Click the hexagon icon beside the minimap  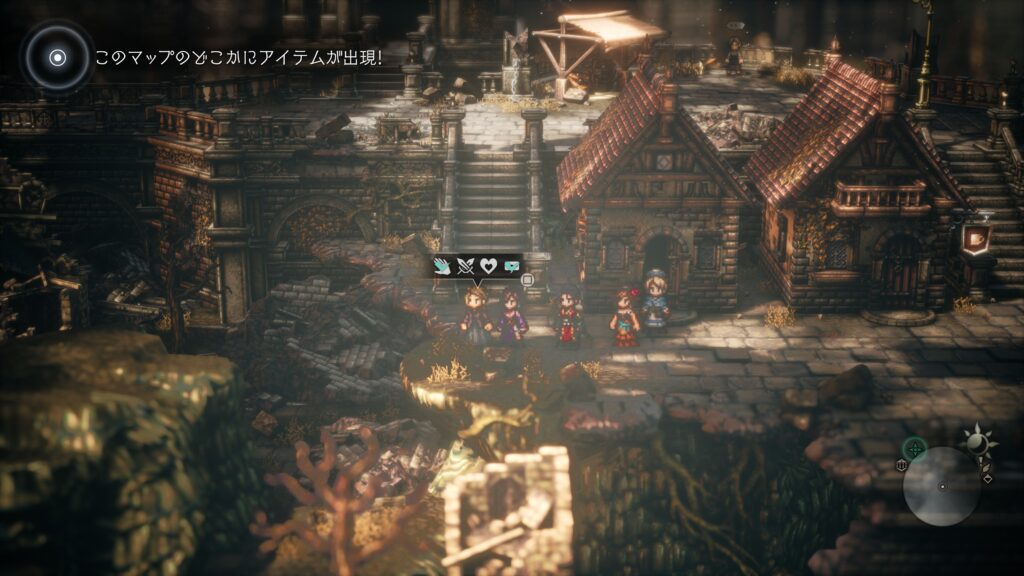pyautogui.click(x=901, y=466)
